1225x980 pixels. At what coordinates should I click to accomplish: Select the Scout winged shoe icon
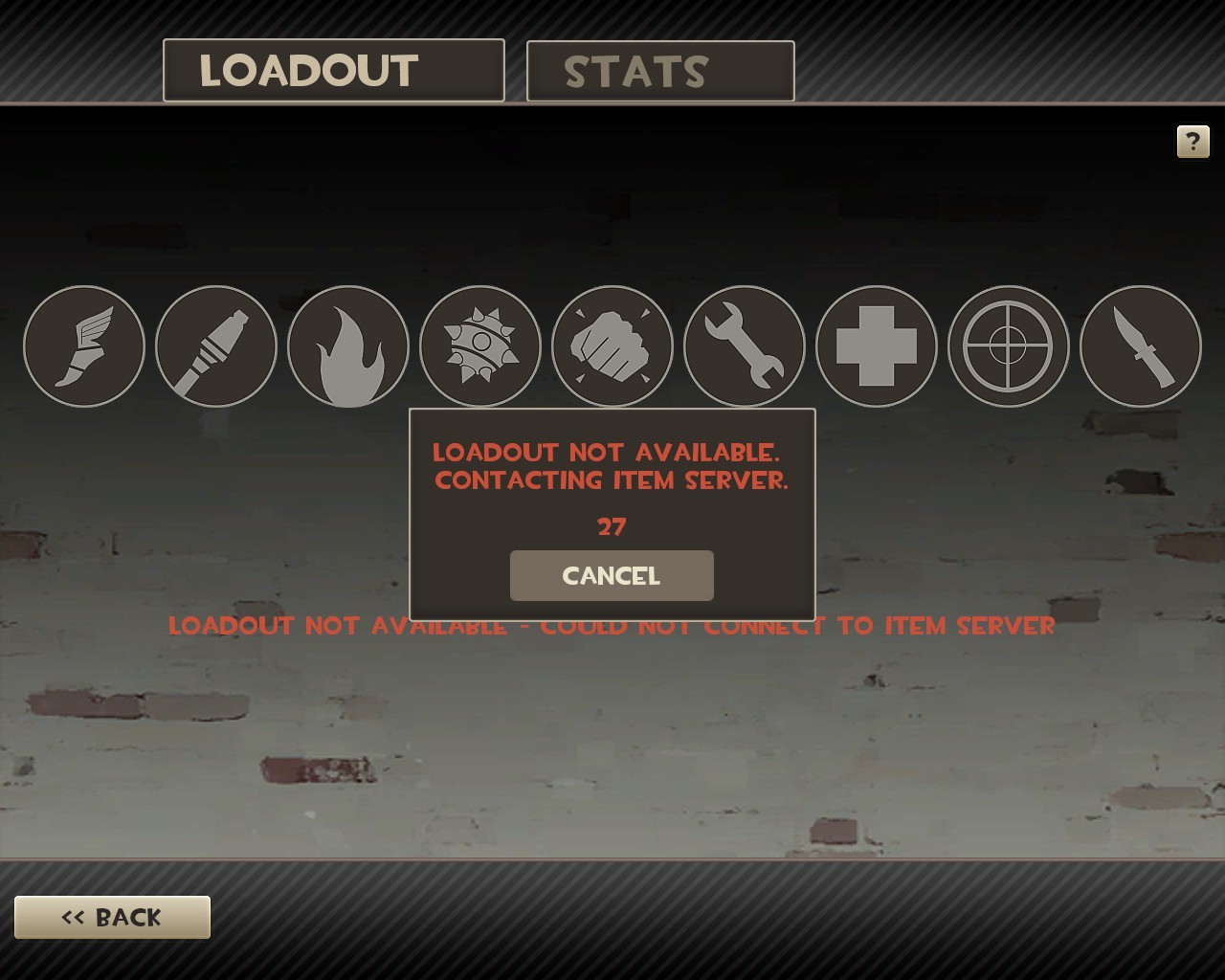[84, 346]
